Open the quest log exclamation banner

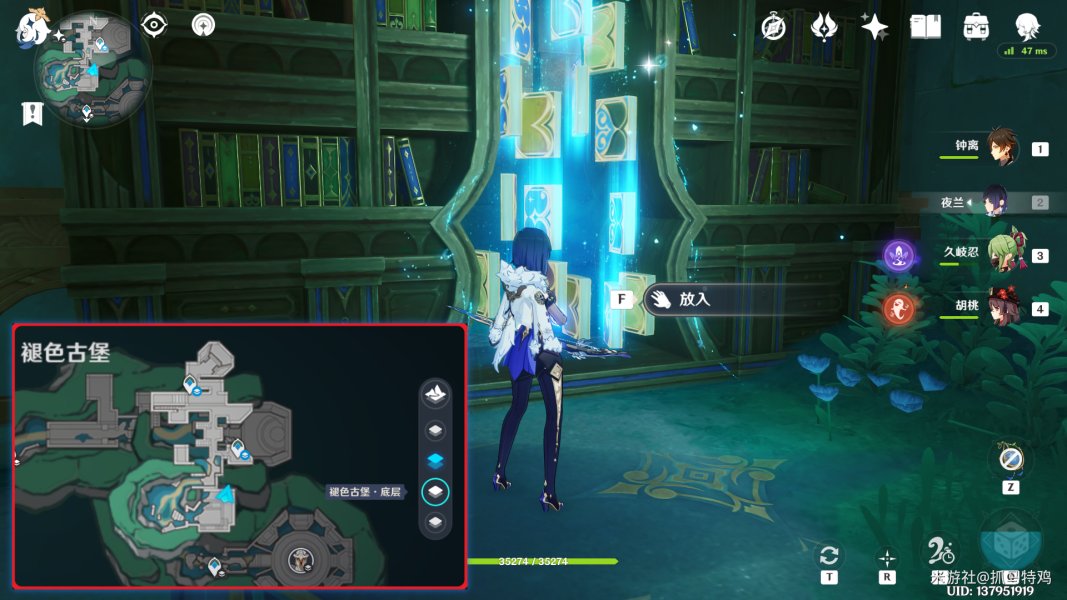pyautogui.click(x=32, y=114)
